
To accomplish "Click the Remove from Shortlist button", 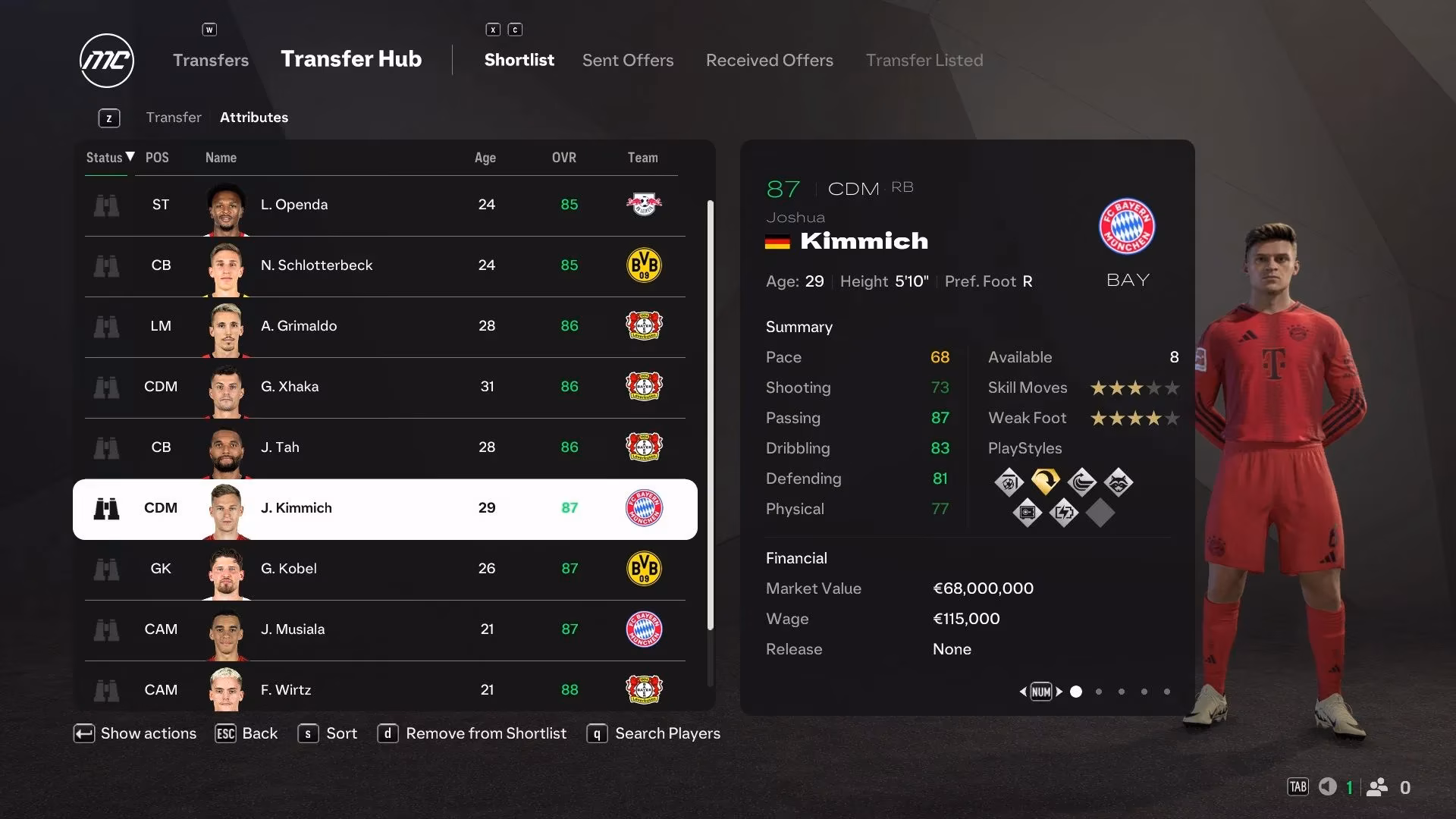I will coord(472,733).
